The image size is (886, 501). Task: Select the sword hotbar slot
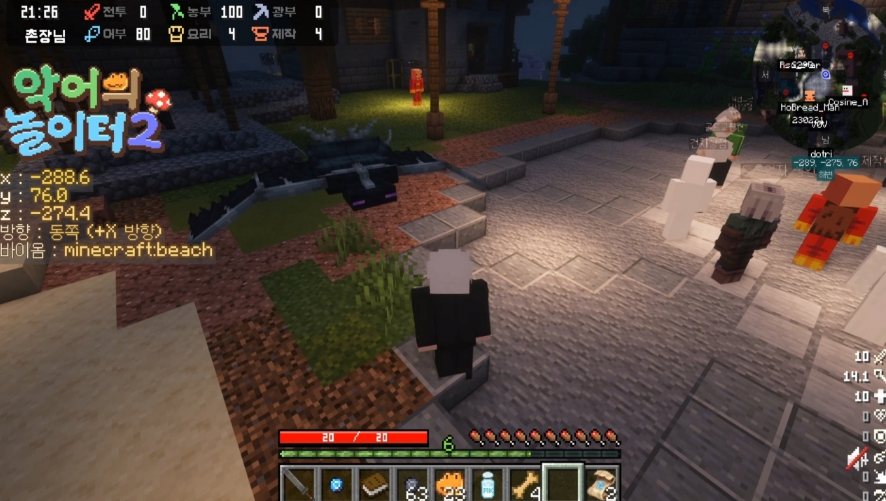(298, 484)
